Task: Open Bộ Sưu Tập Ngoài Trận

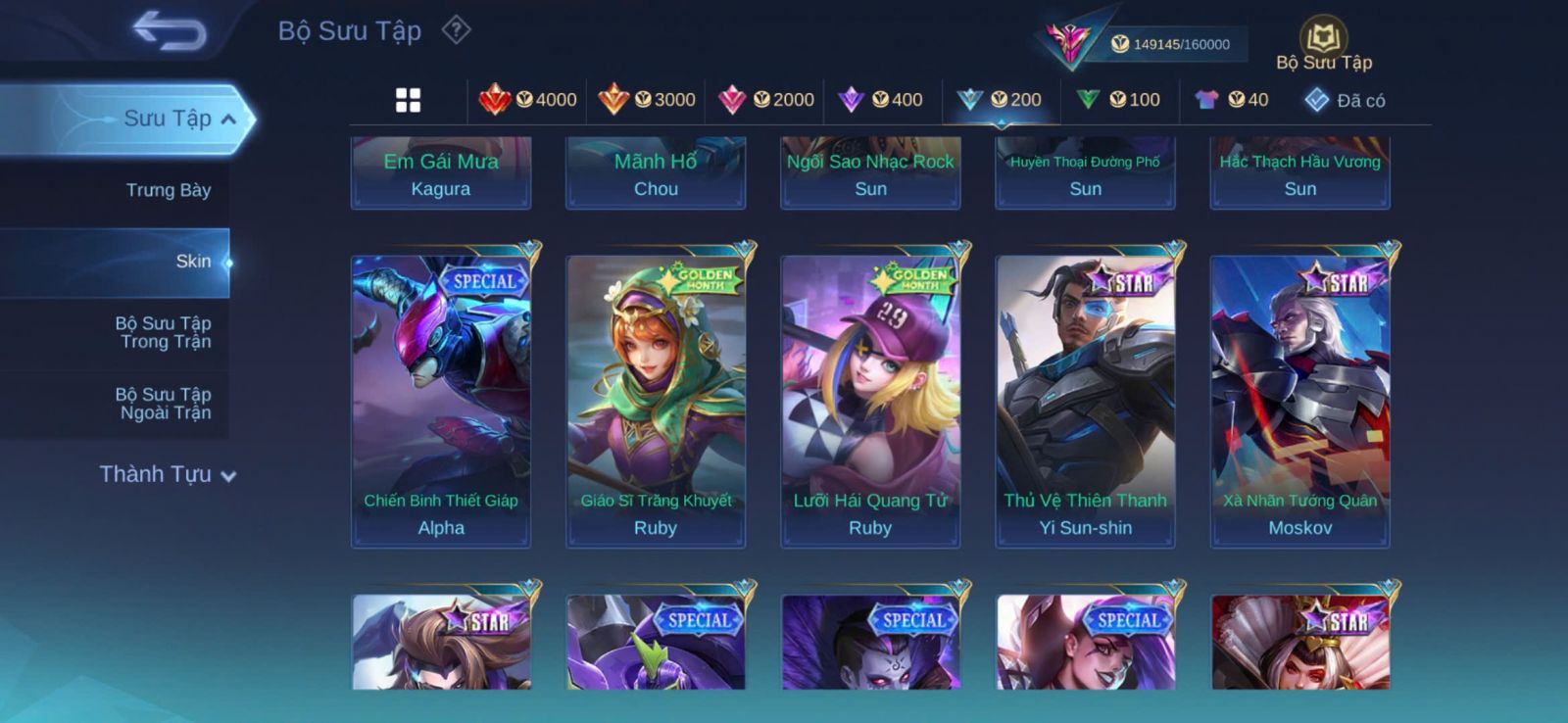Action: [x=164, y=404]
